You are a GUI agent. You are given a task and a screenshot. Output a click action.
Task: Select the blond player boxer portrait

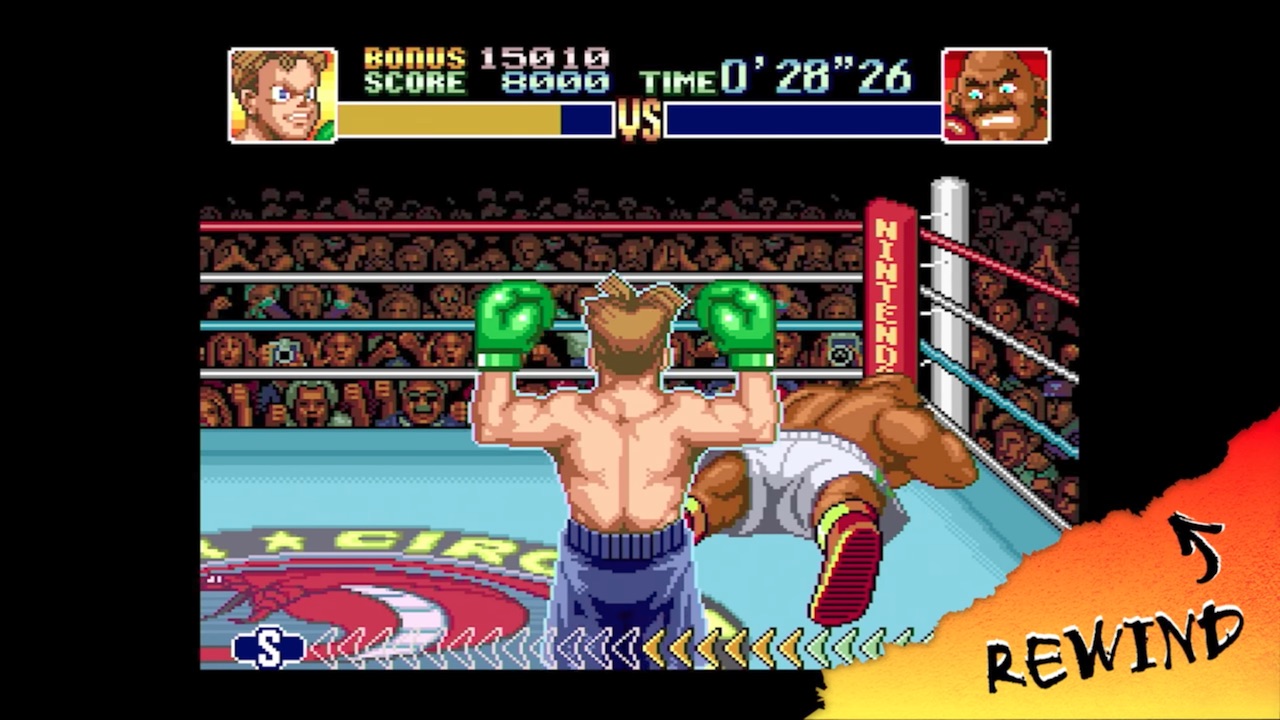282,96
